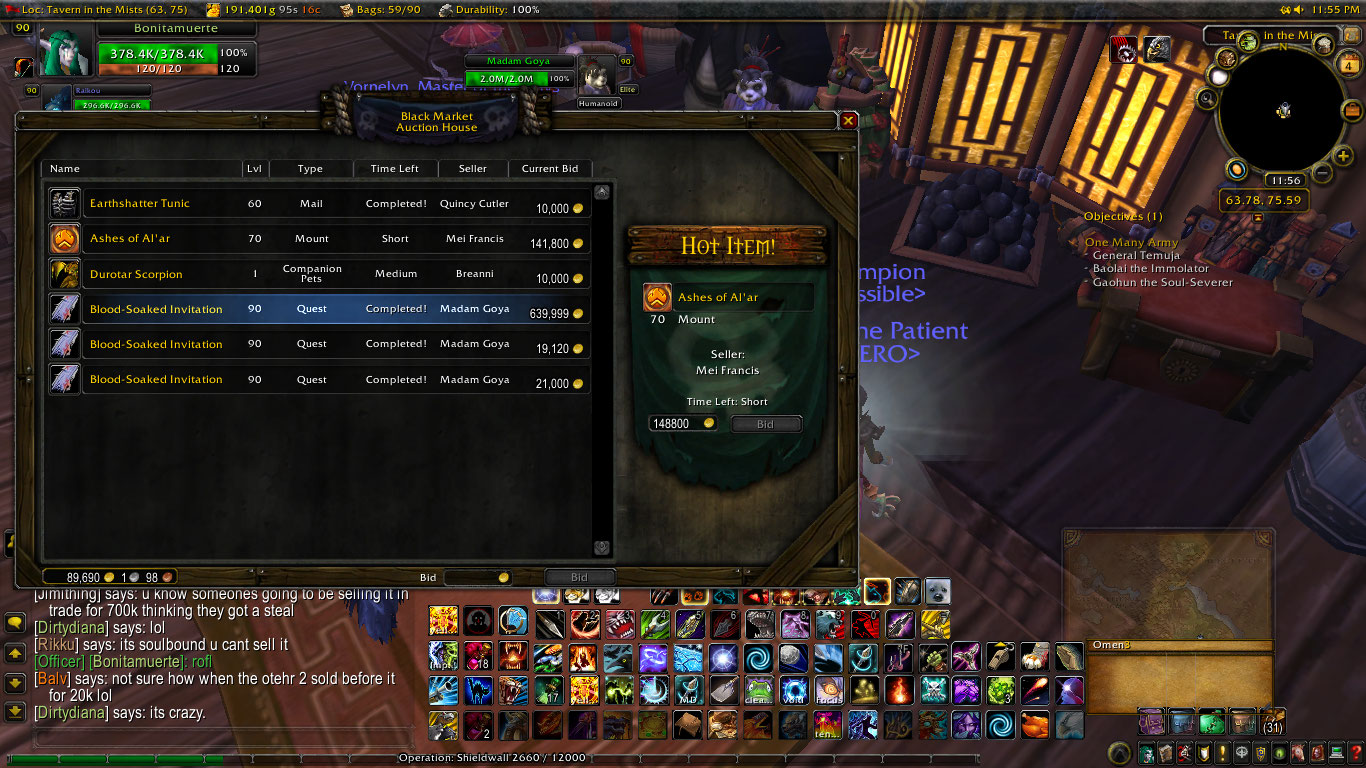
Task: Open the achievements shield micro menu icon
Action: pyautogui.click(x=1203, y=753)
